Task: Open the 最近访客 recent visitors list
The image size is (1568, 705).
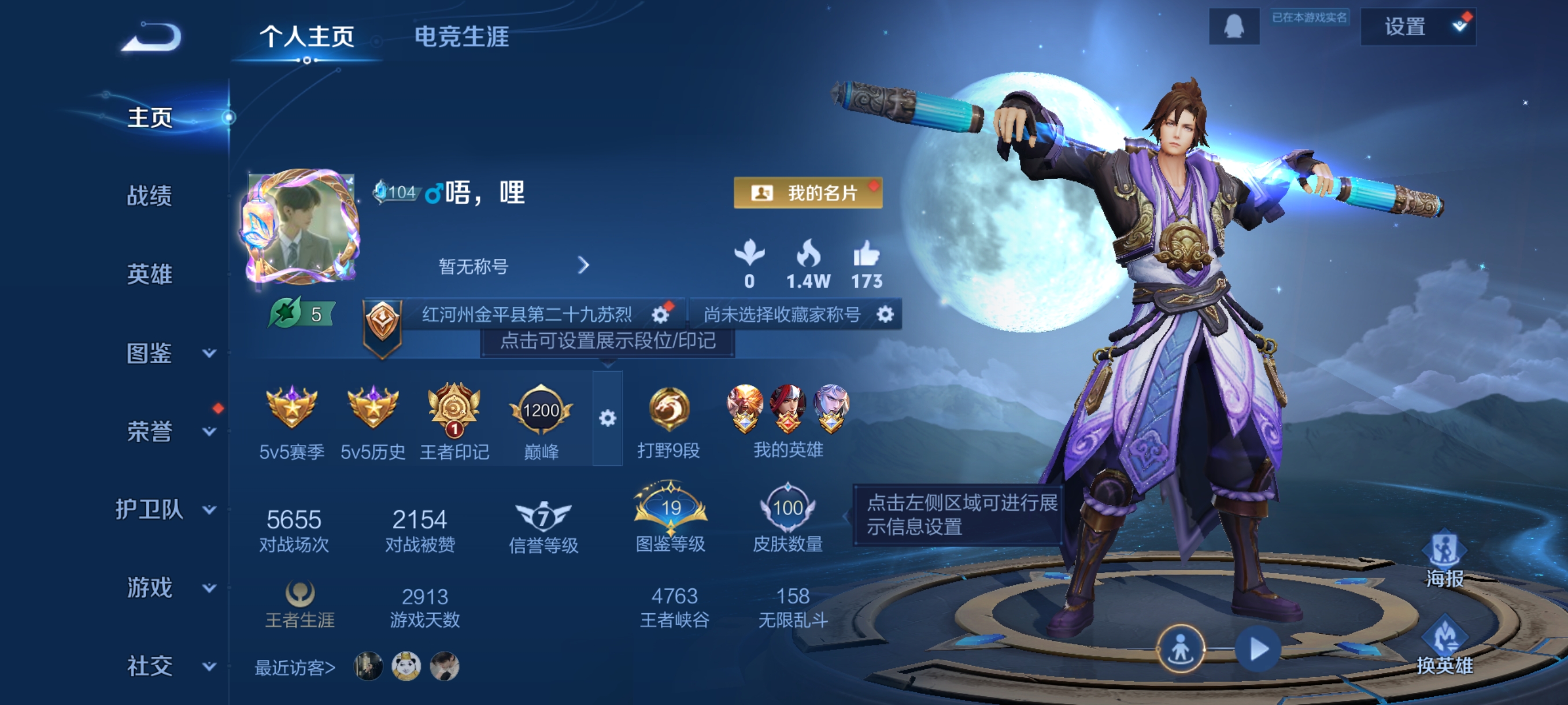Action: (295, 668)
